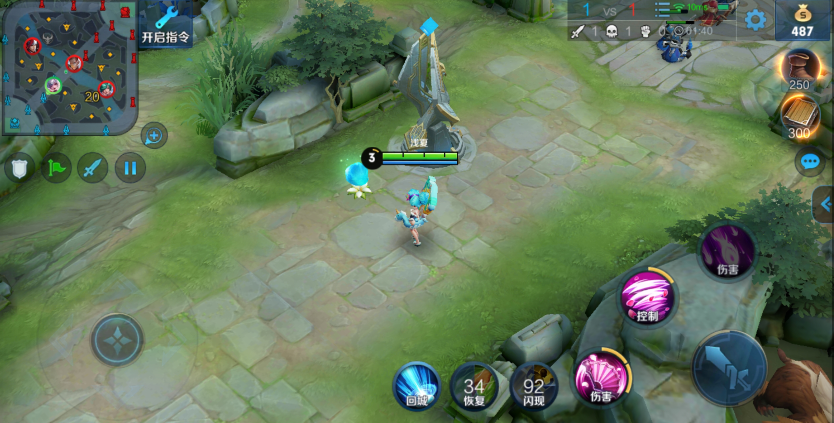Buy the book item costing 300

tap(800, 116)
